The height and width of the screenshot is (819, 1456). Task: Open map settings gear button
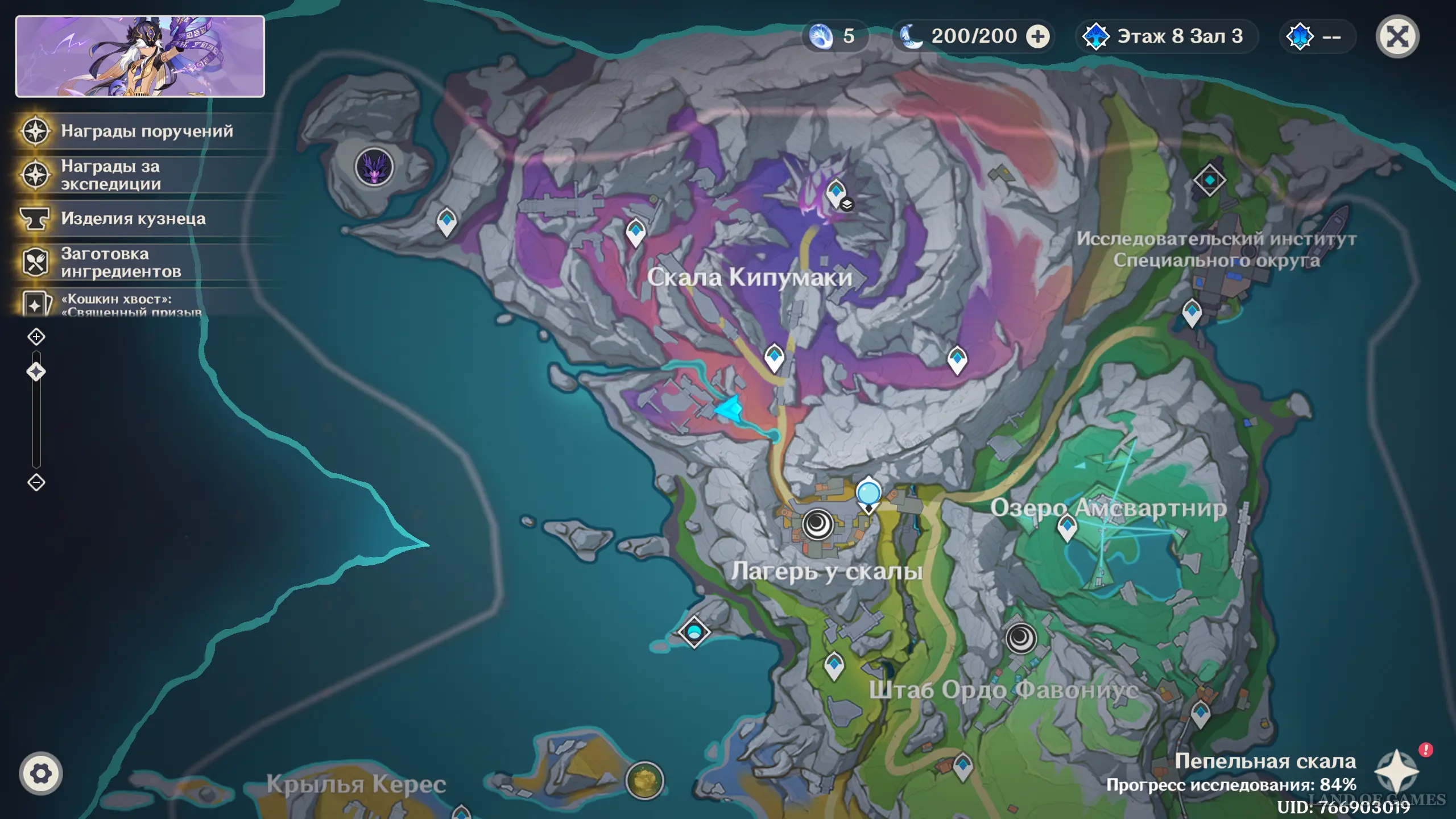coord(40,773)
